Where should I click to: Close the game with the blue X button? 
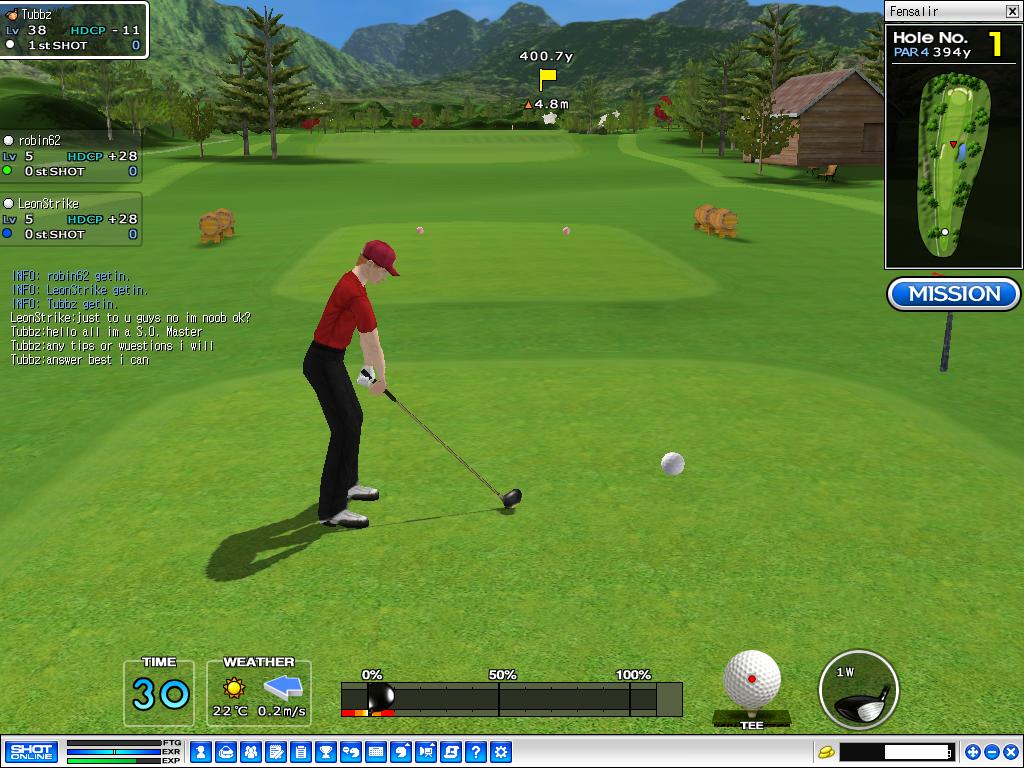tap(1009, 752)
